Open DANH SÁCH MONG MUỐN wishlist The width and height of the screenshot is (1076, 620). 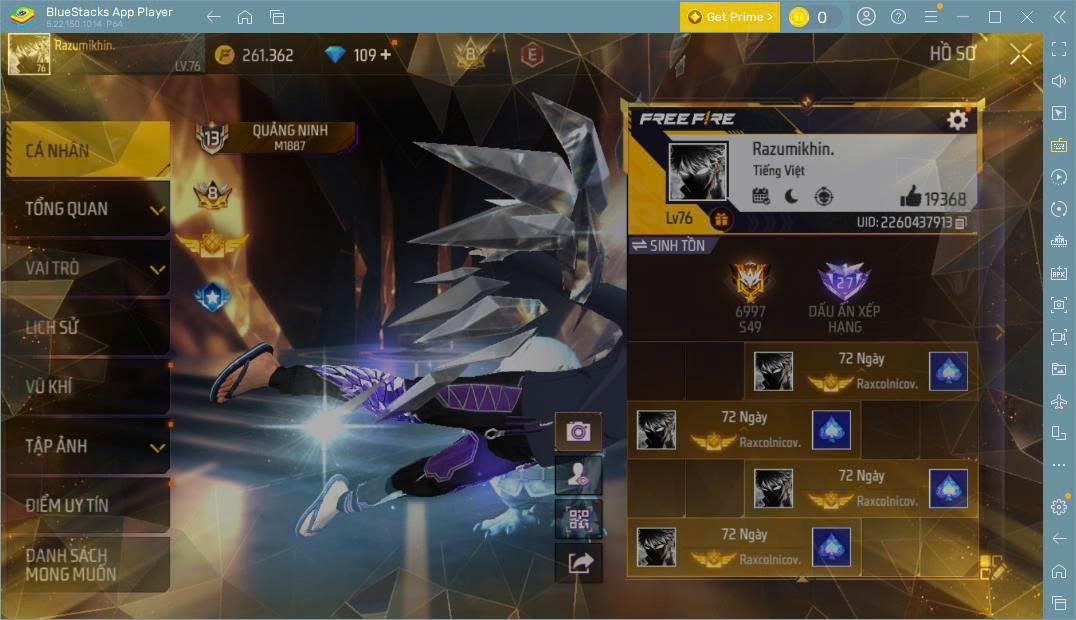click(86, 564)
